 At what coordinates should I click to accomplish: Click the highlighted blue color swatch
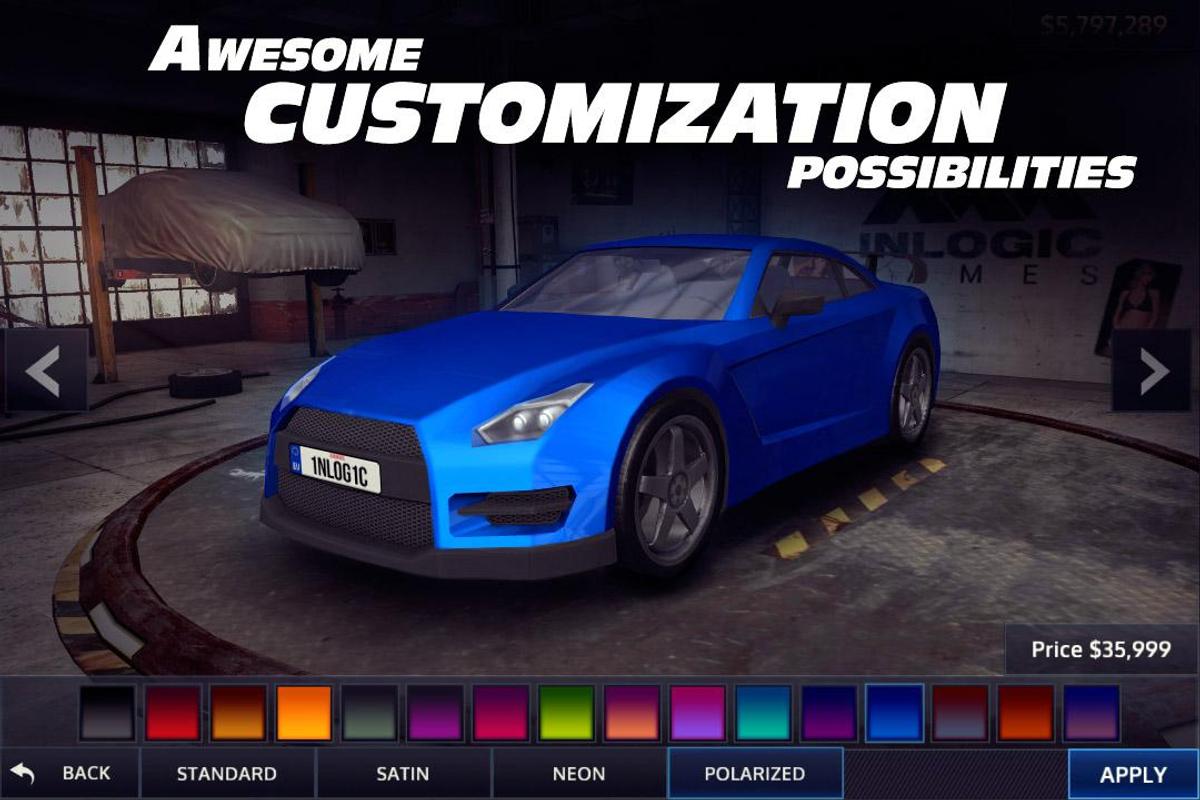click(894, 713)
